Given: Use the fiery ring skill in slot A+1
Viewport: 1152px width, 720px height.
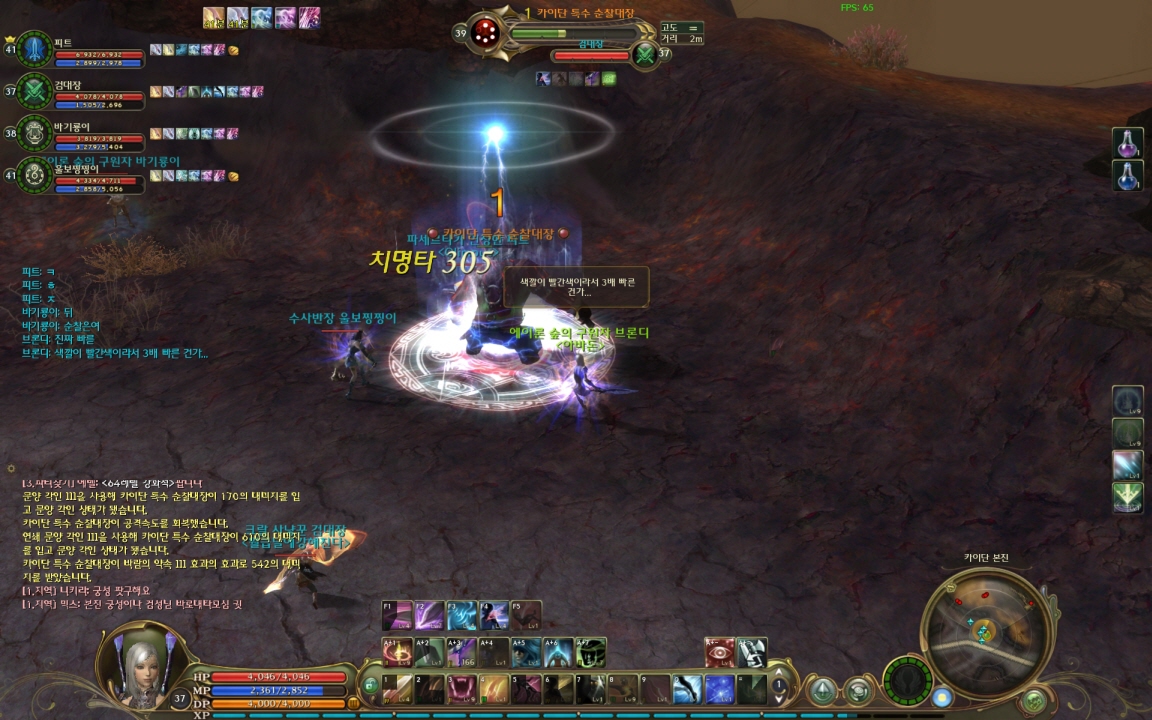Looking at the screenshot, I should (x=399, y=652).
